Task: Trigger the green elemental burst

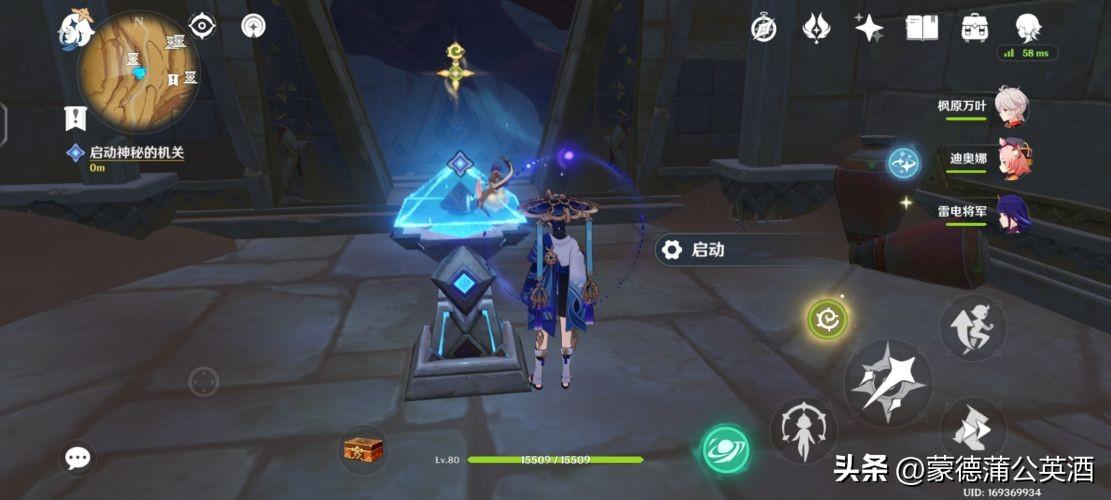Action: (725, 450)
